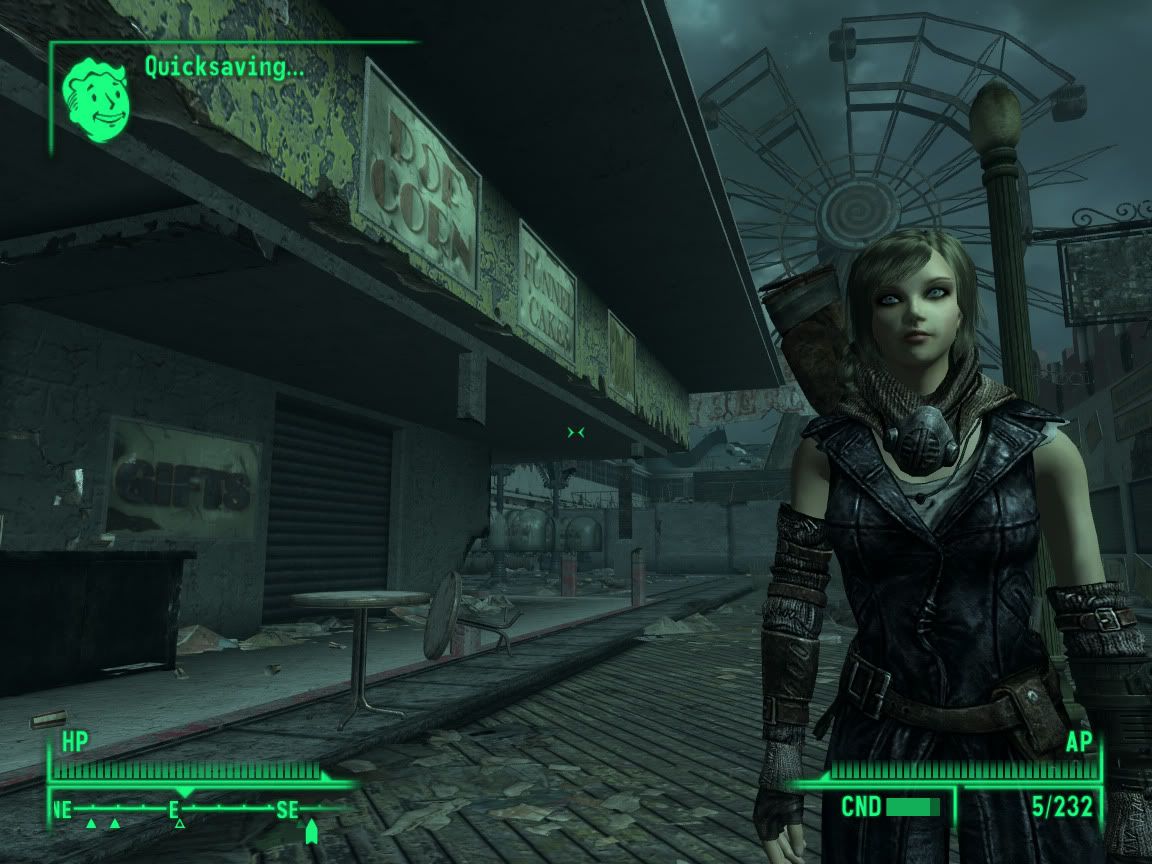Click the Vault Boy quicksave notification icon

(98, 100)
